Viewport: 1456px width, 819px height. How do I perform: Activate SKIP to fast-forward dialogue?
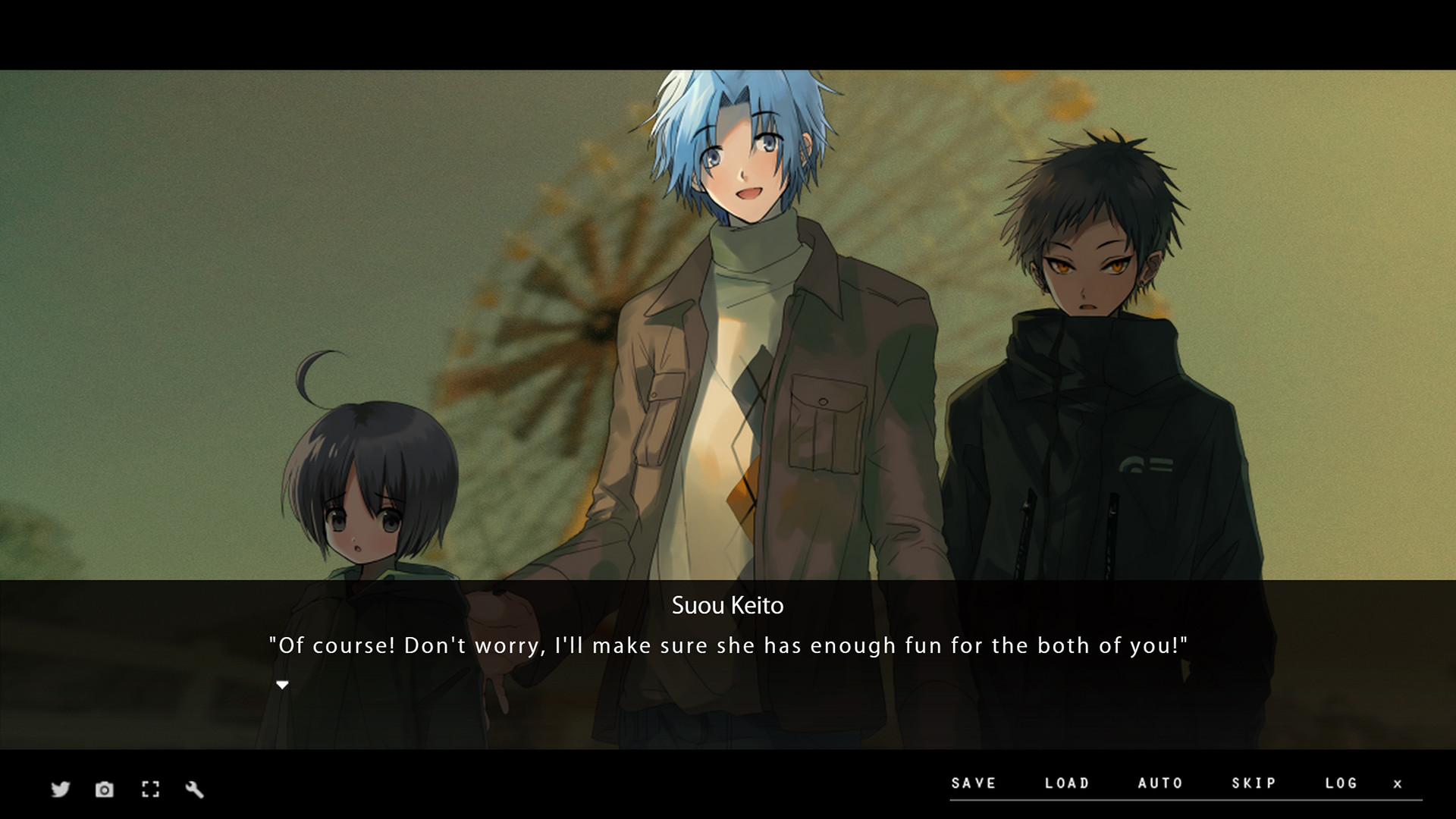coord(1255,783)
